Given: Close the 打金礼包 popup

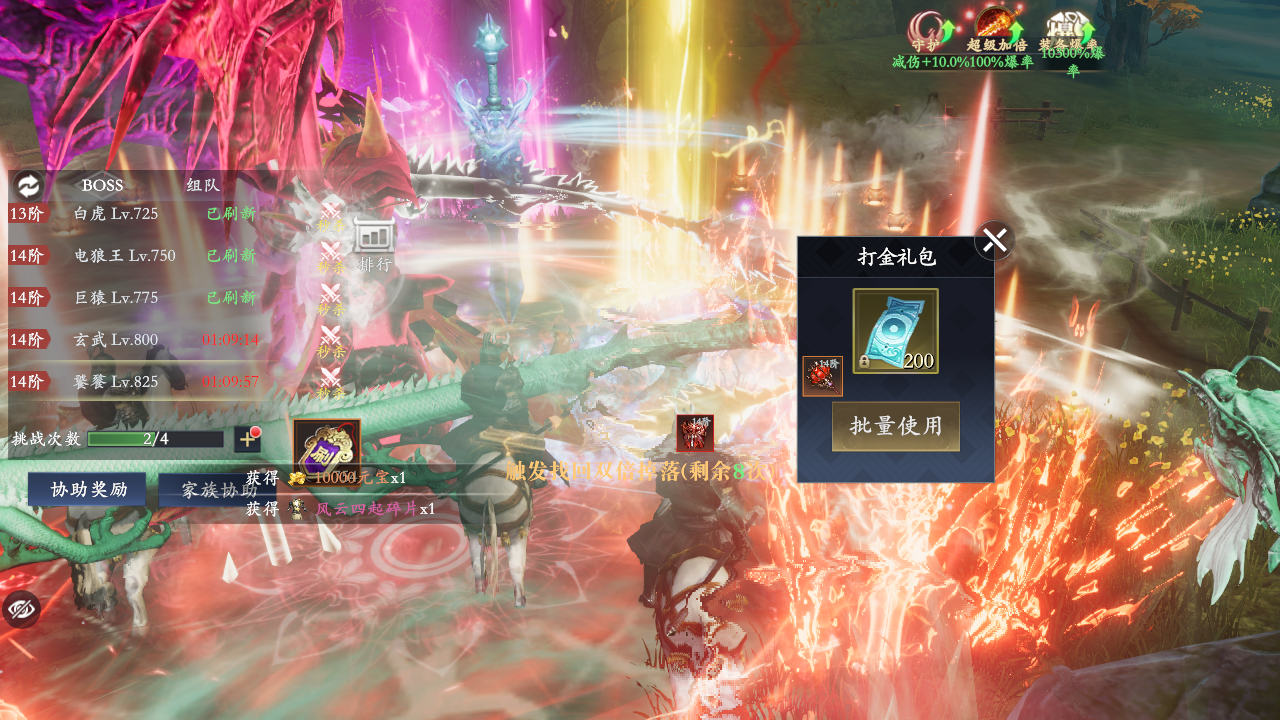Looking at the screenshot, I should point(994,240).
